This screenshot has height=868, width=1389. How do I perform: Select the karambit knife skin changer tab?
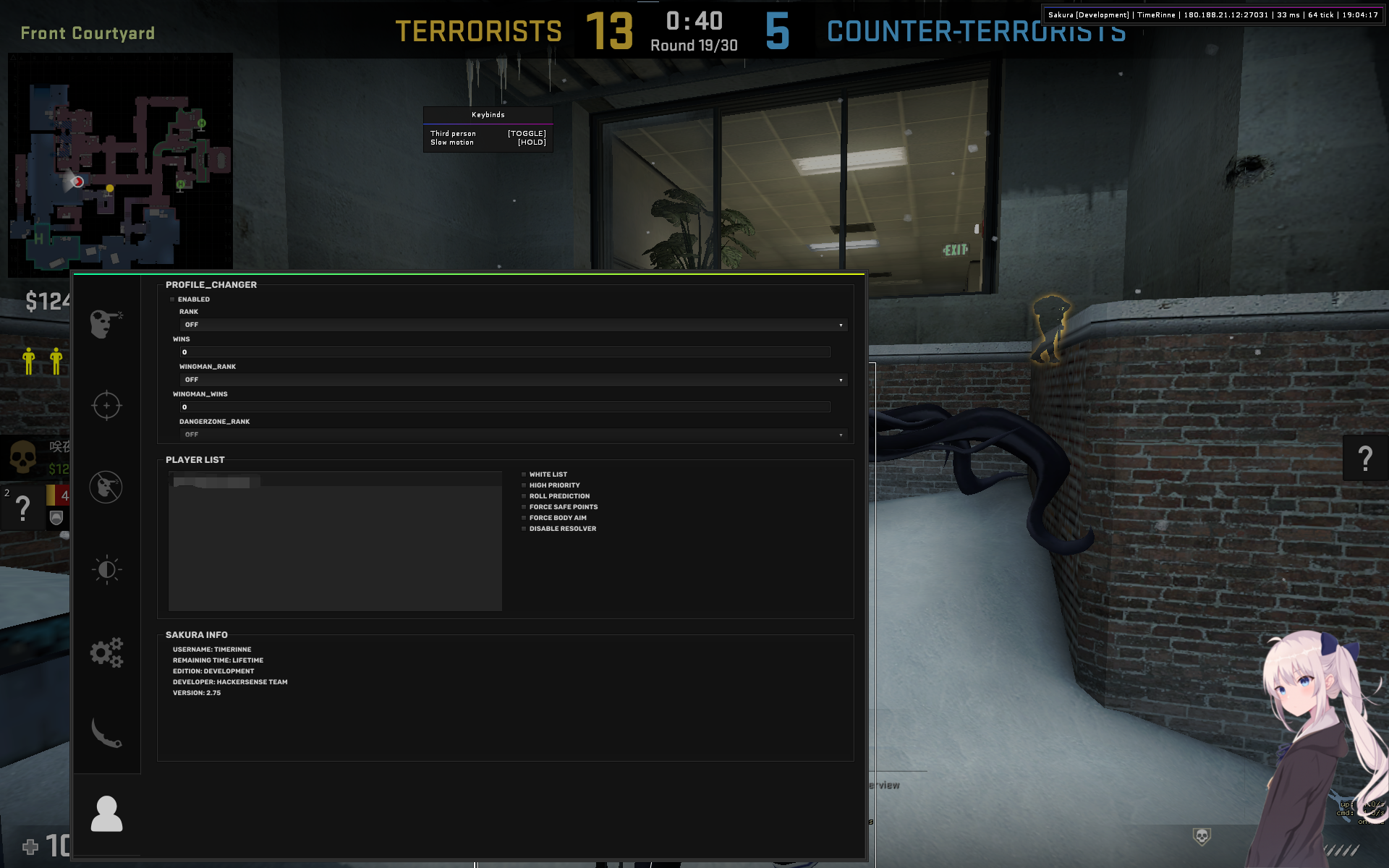coord(106,734)
